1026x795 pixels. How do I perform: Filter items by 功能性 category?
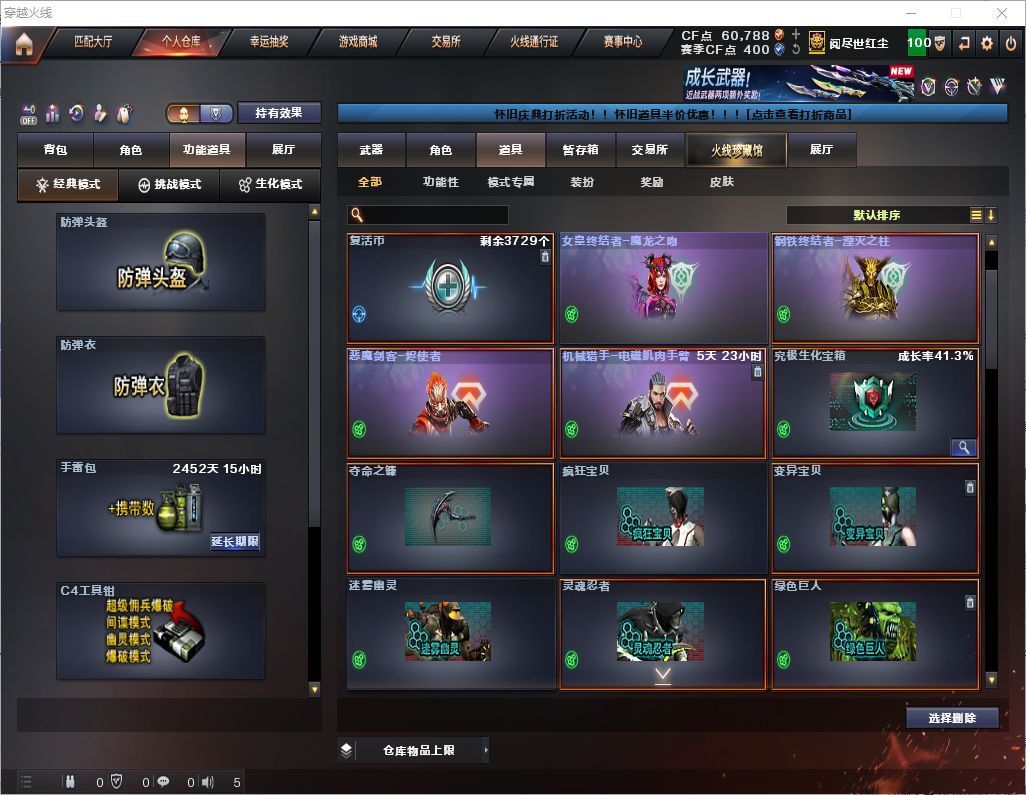(x=441, y=183)
